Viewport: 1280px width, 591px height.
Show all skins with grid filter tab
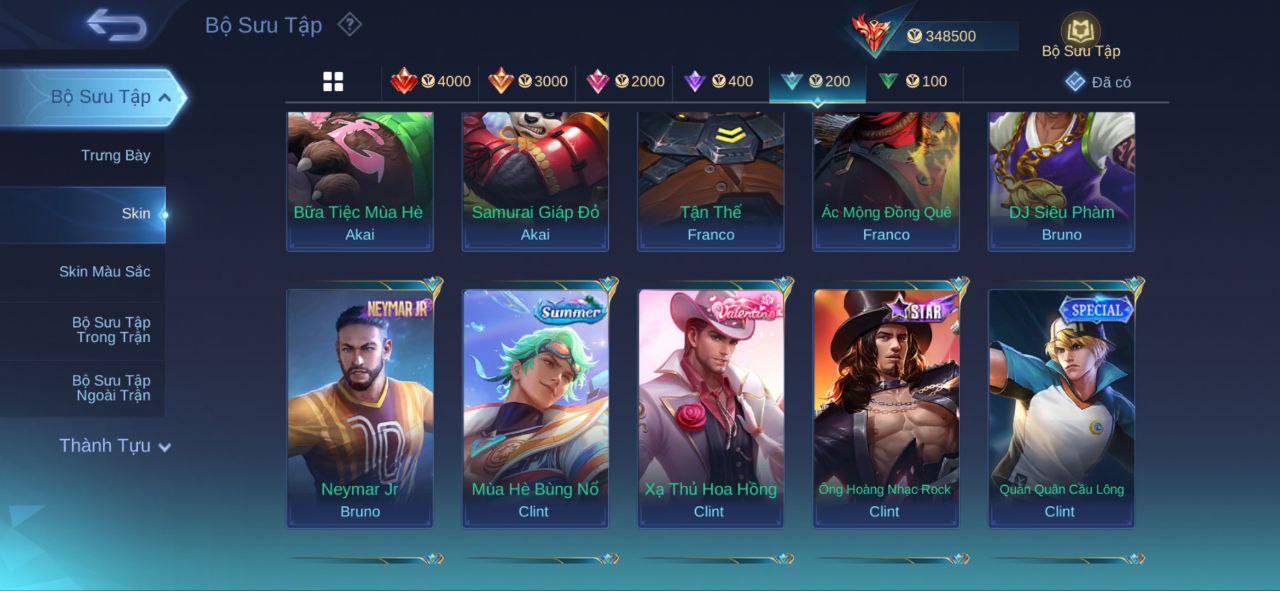point(333,82)
